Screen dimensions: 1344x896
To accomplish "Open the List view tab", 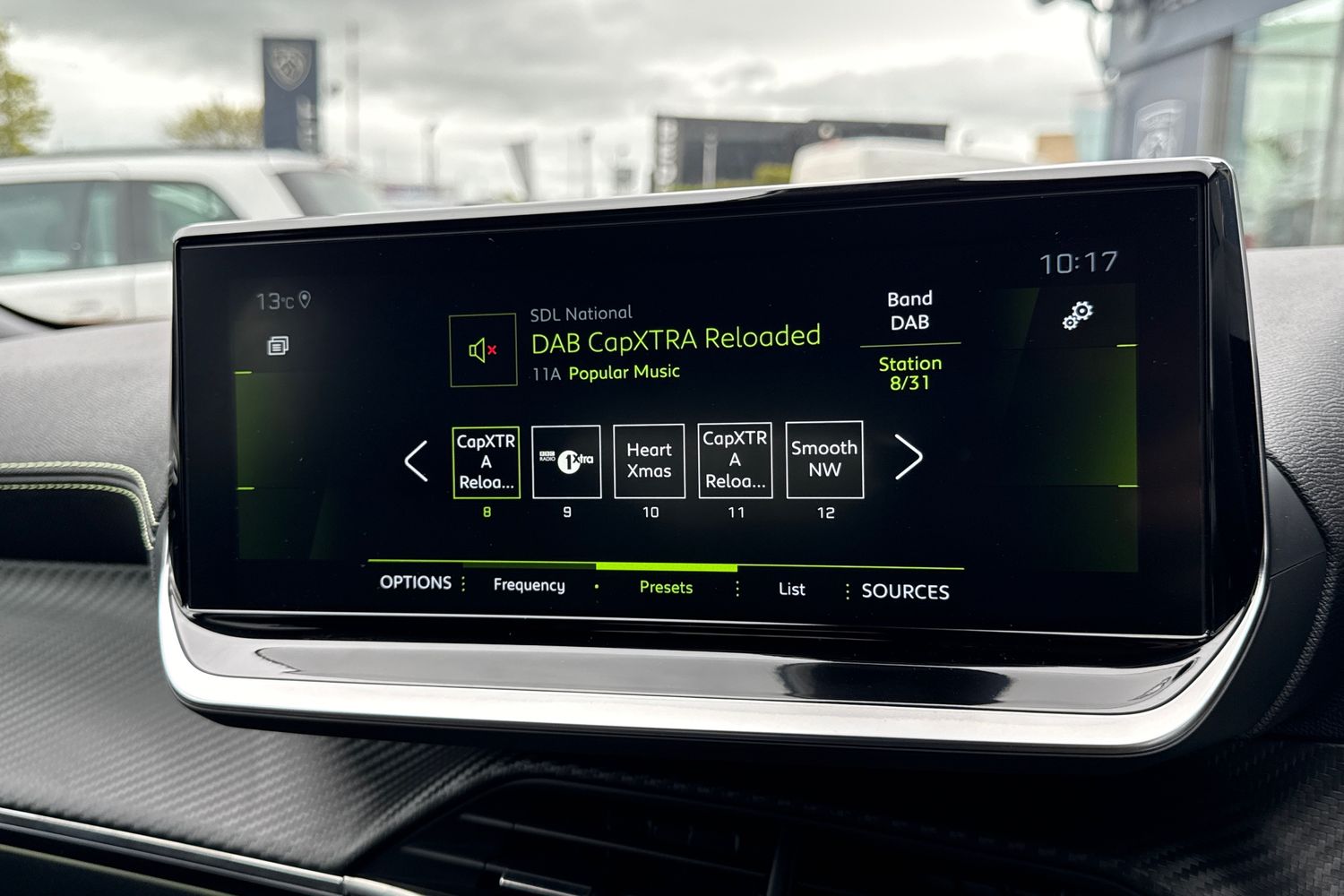I will [x=790, y=590].
